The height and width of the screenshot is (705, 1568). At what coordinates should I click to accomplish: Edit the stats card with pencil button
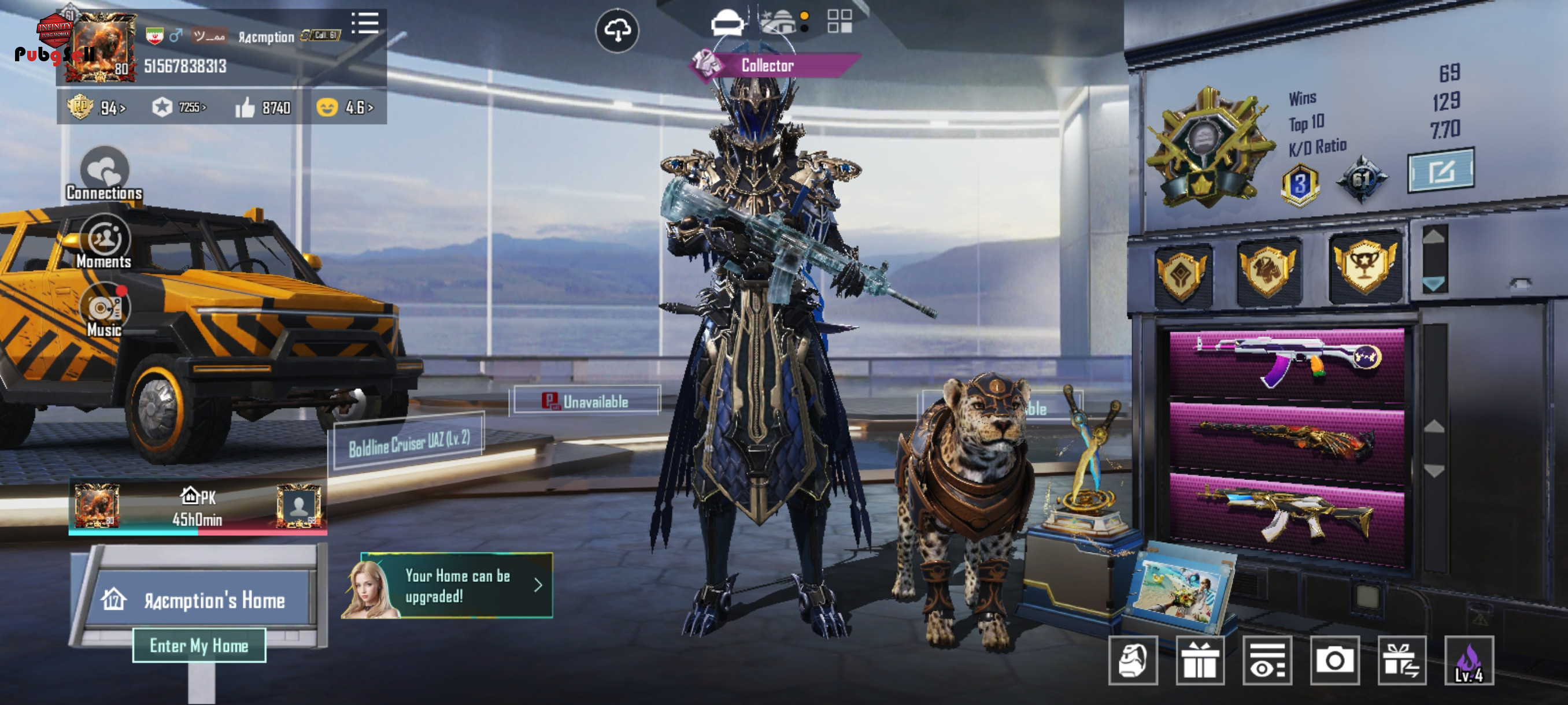point(1440,172)
